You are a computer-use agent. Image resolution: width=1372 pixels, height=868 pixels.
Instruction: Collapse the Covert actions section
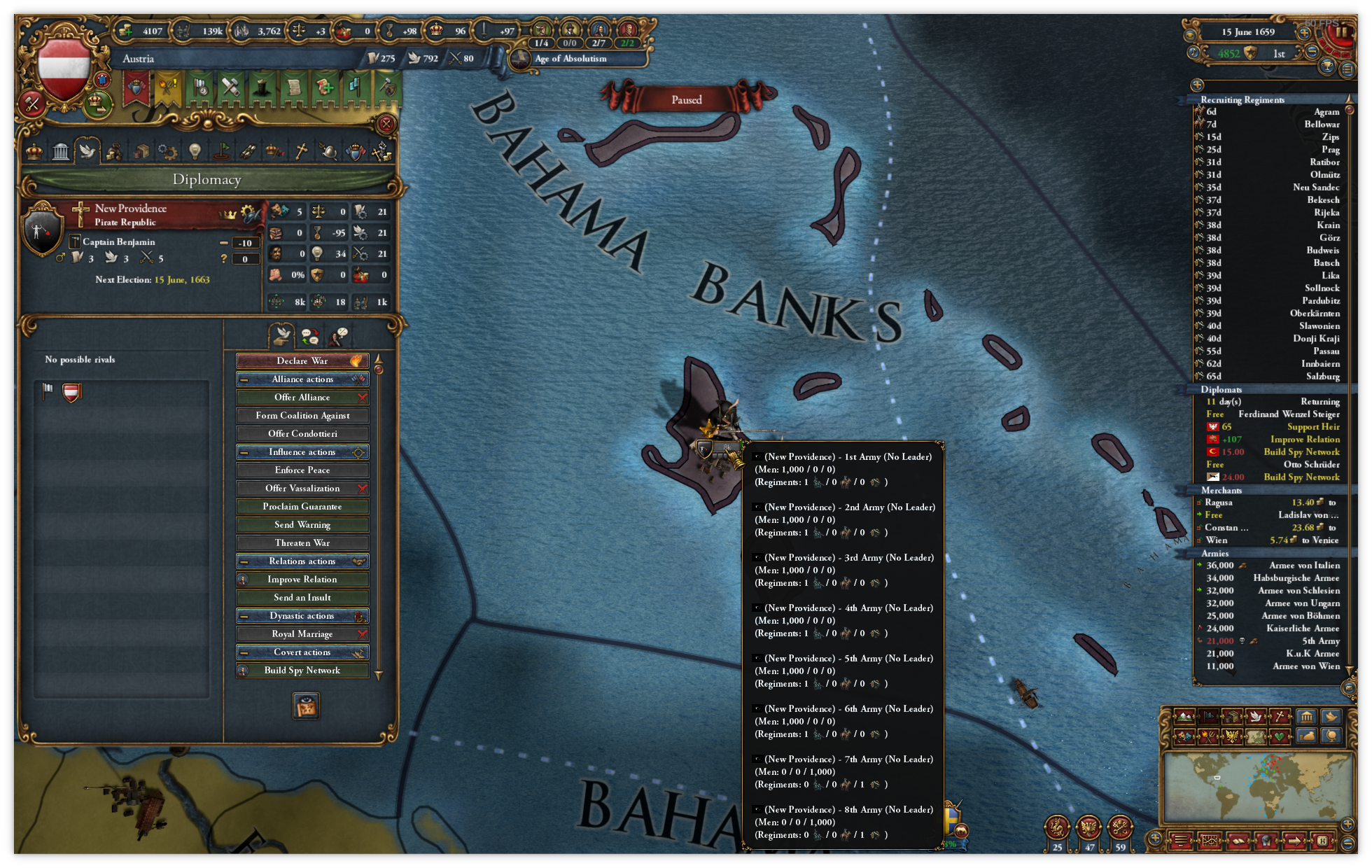click(244, 652)
